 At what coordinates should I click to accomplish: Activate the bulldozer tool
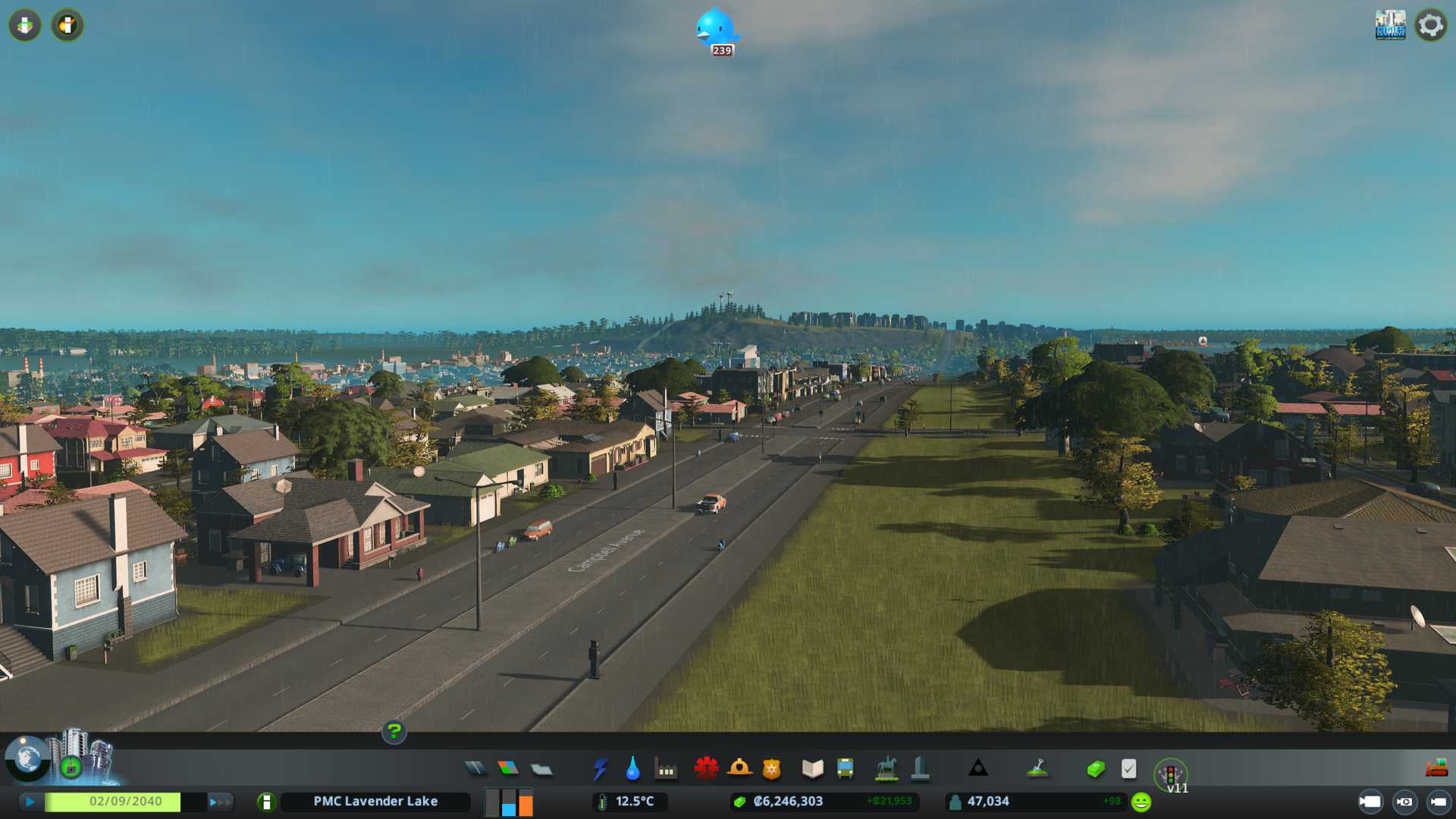(x=1436, y=769)
